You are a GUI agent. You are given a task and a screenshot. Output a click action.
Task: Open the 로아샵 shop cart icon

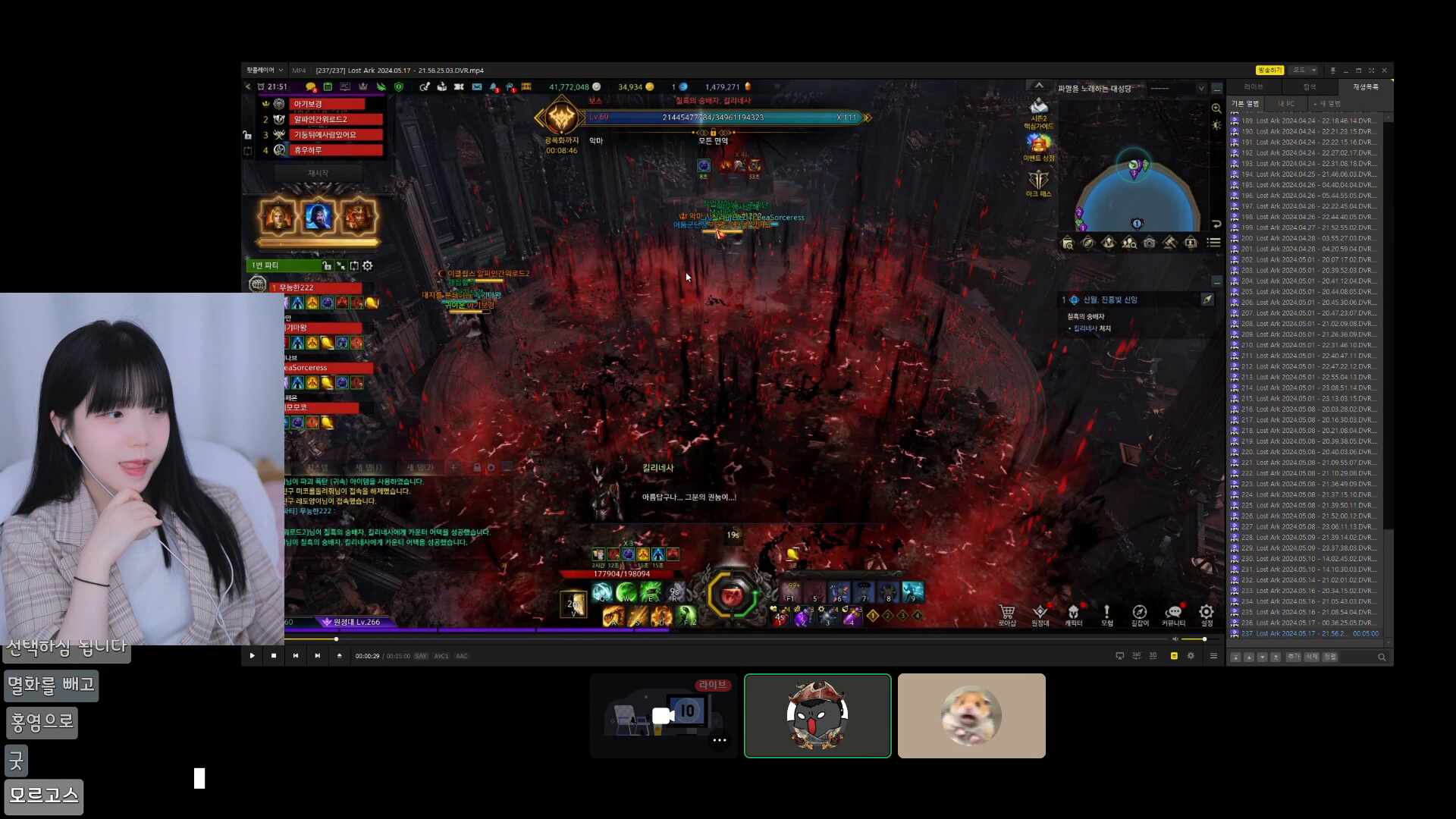click(x=1007, y=613)
